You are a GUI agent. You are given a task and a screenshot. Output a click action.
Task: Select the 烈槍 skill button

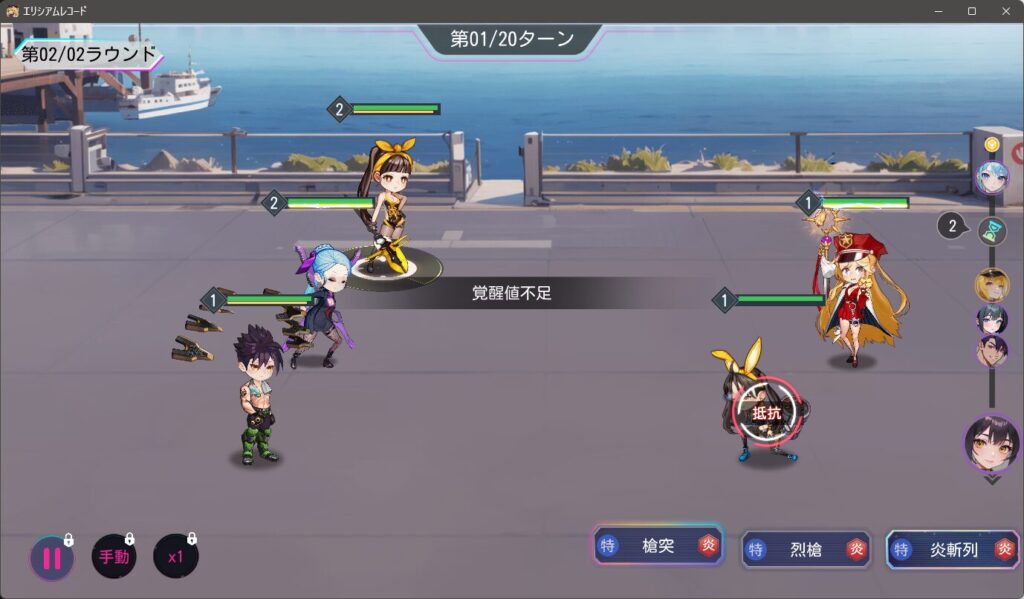coord(806,549)
